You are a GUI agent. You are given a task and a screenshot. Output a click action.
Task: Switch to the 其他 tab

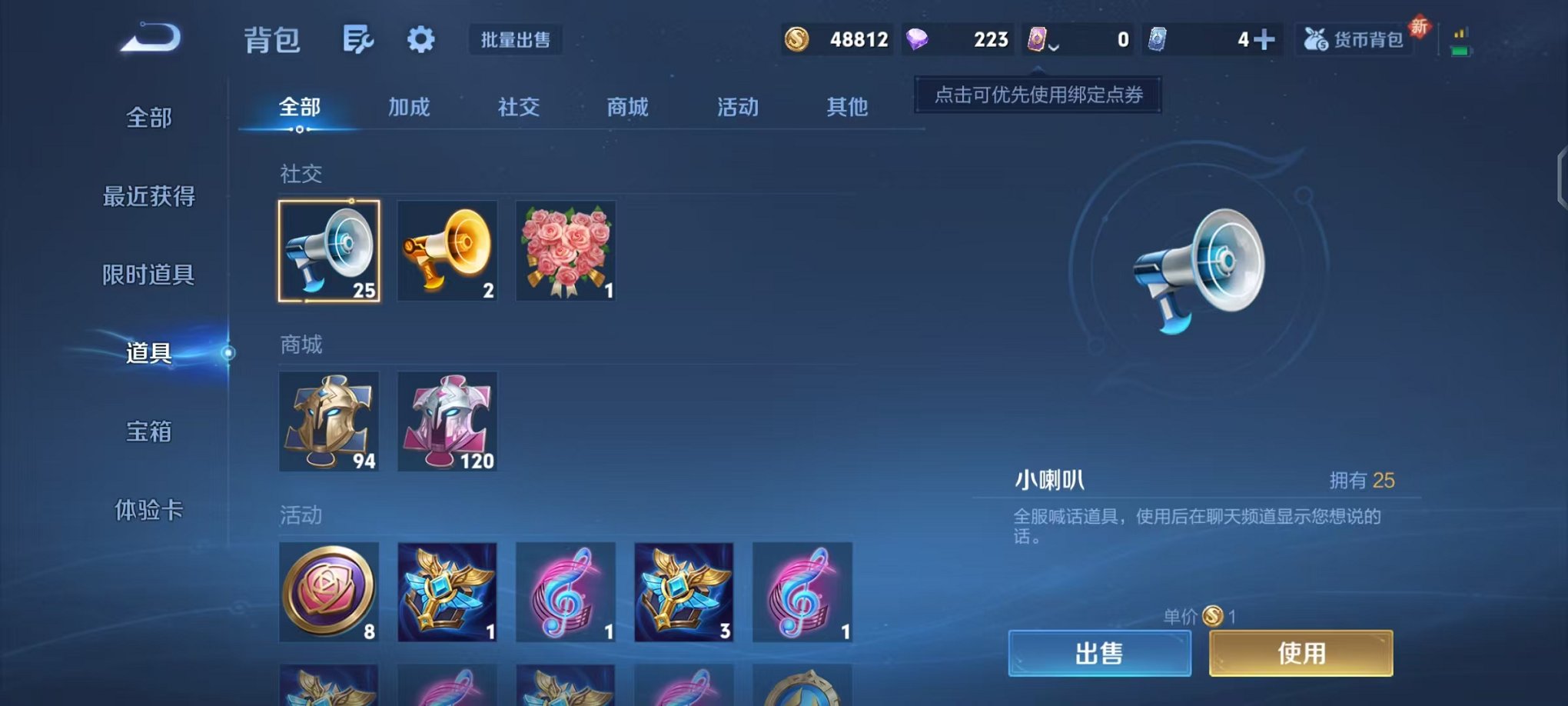point(847,108)
